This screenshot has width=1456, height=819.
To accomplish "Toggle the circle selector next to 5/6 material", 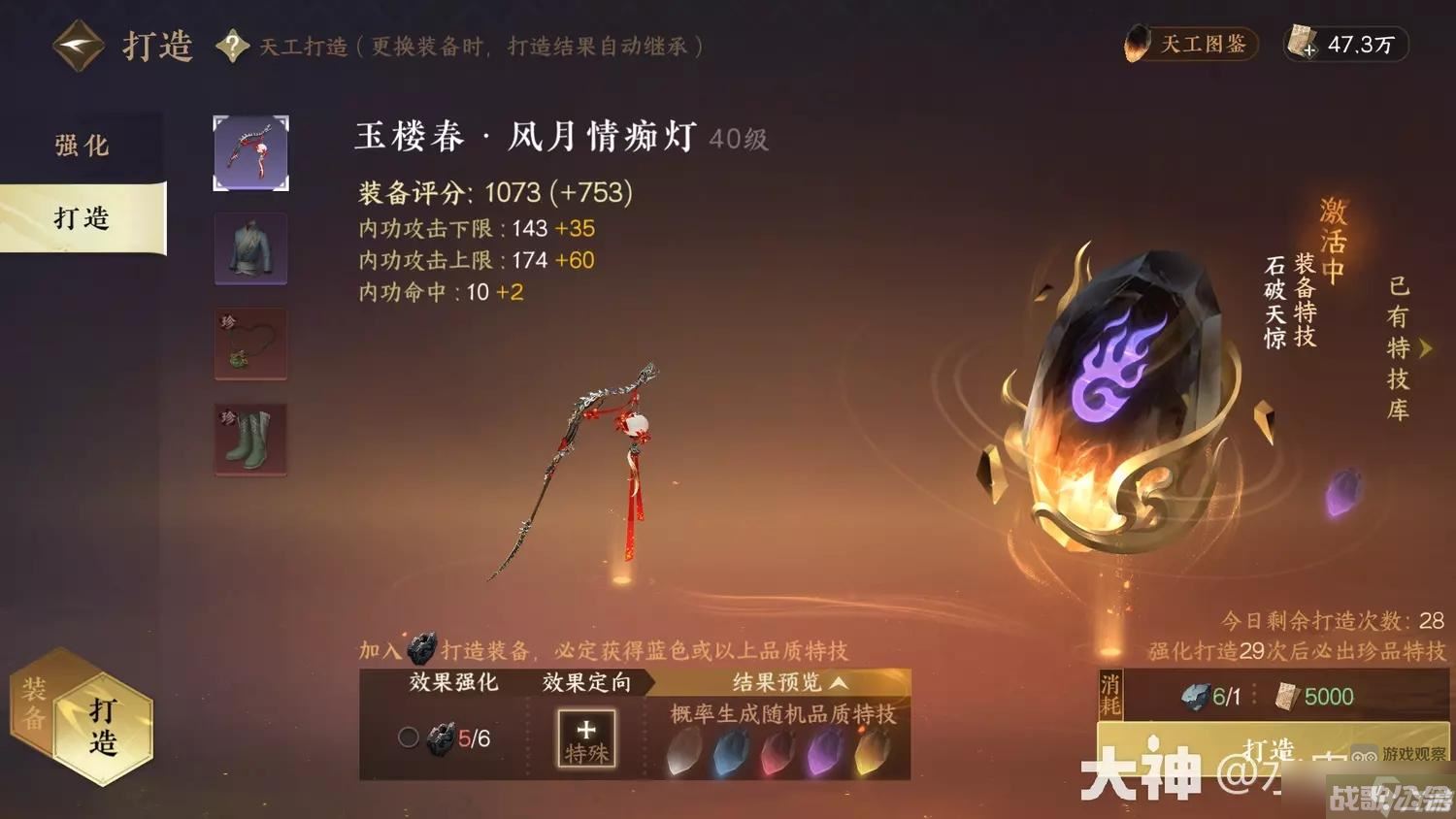I will [x=407, y=737].
